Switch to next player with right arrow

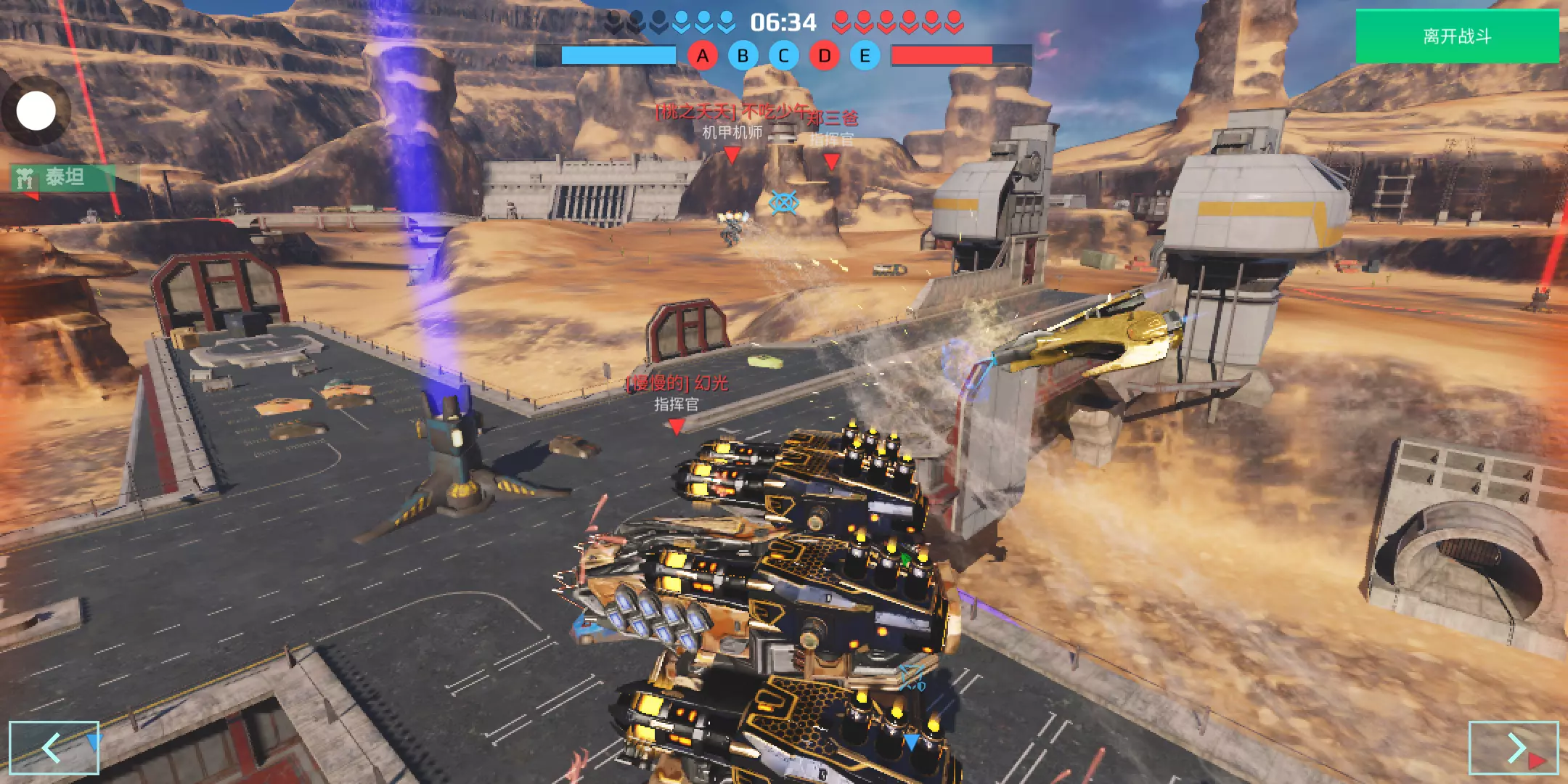[1513, 748]
